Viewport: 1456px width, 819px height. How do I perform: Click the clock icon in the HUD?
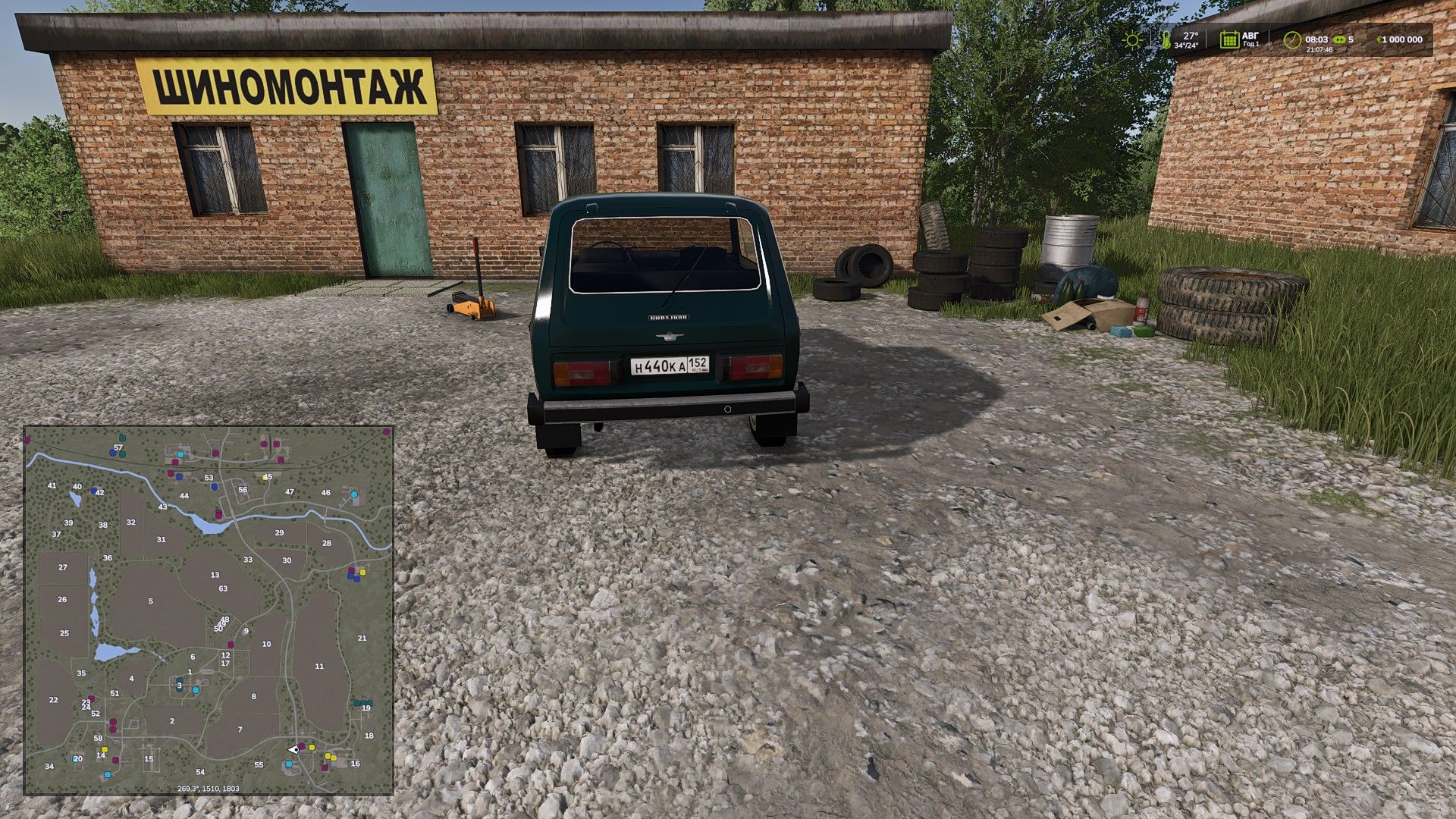(1292, 40)
